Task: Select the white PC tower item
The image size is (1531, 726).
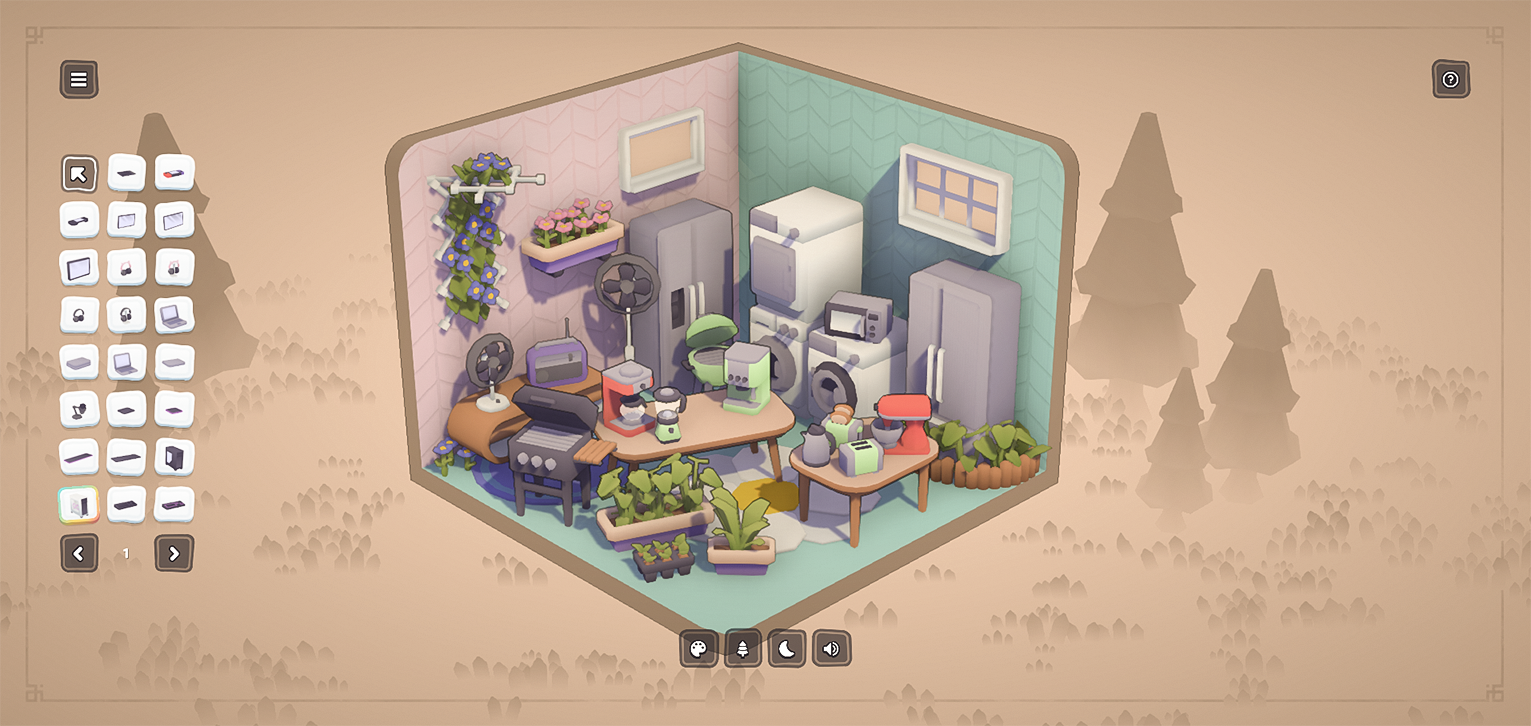Action: 79,504
